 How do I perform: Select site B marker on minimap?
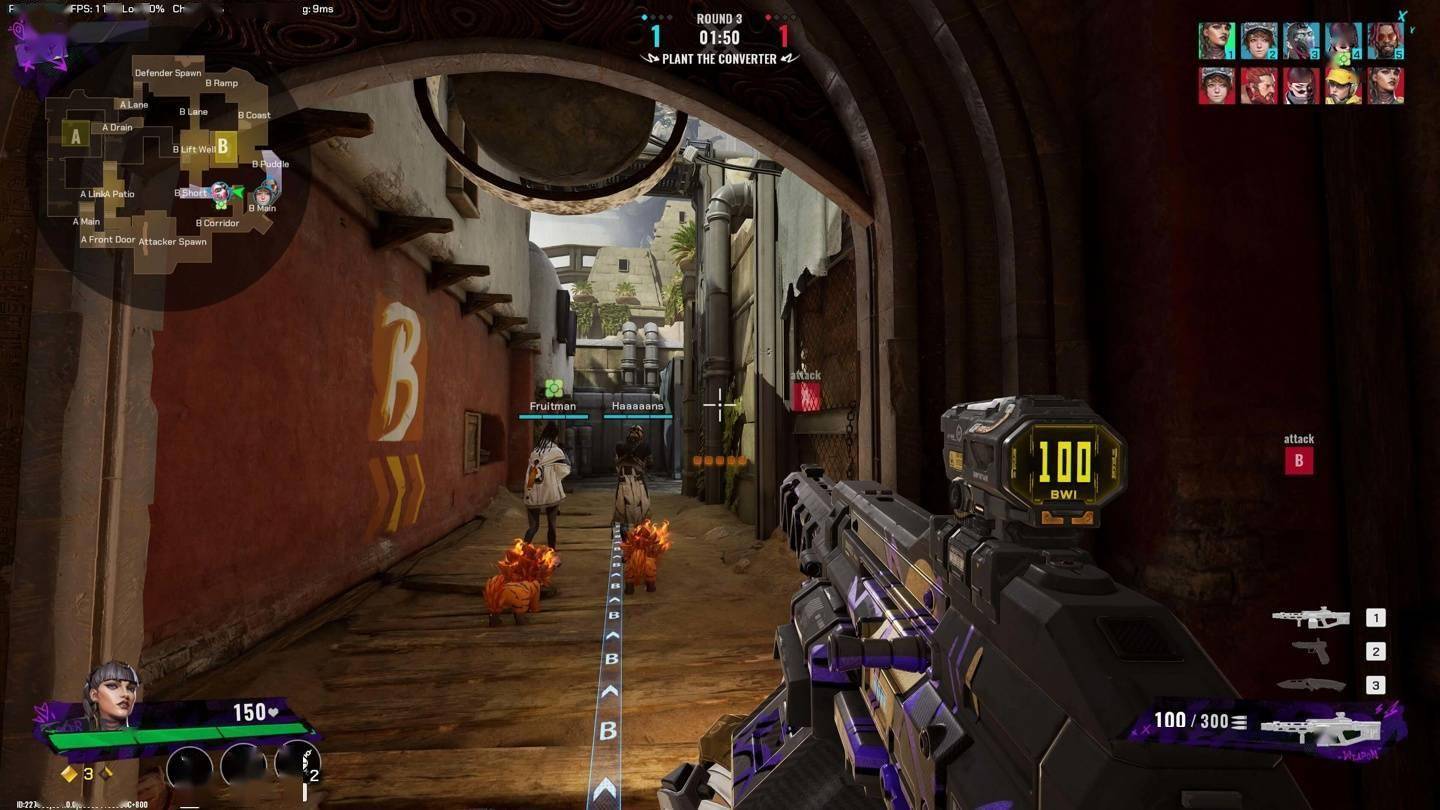tap(223, 147)
